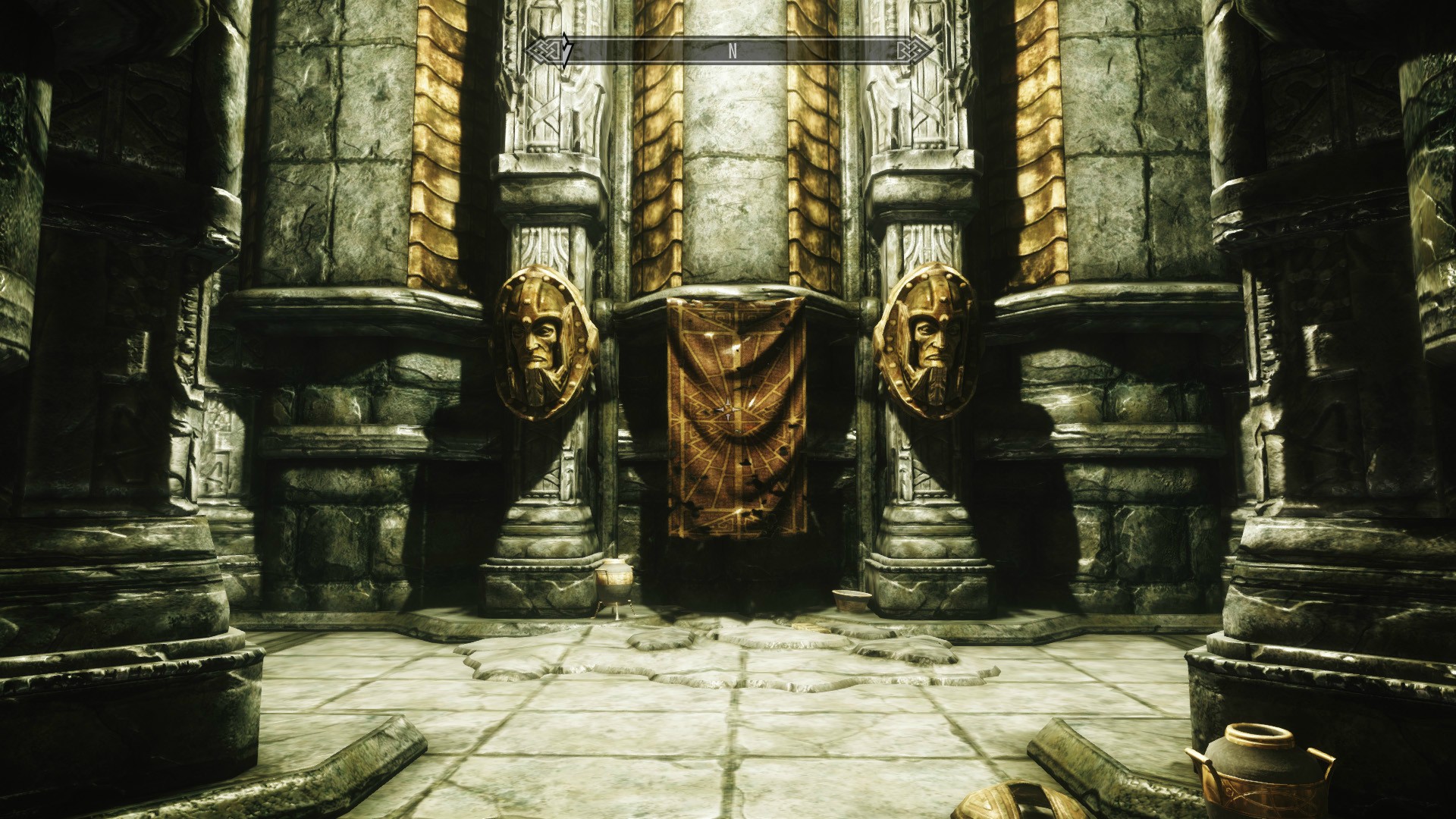Click the quest marker arrow on the compass
Viewport: 1456px width, 819px height.
[x=566, y=51]
